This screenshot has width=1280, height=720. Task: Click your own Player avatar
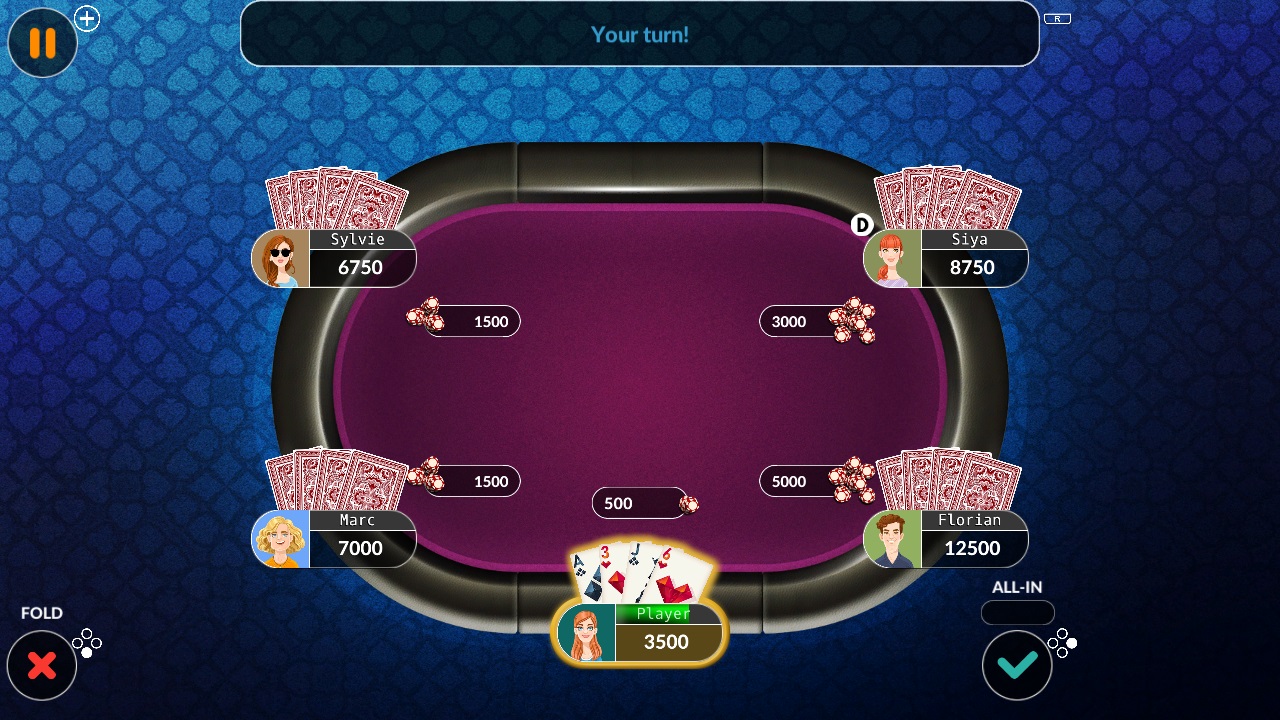586,632
